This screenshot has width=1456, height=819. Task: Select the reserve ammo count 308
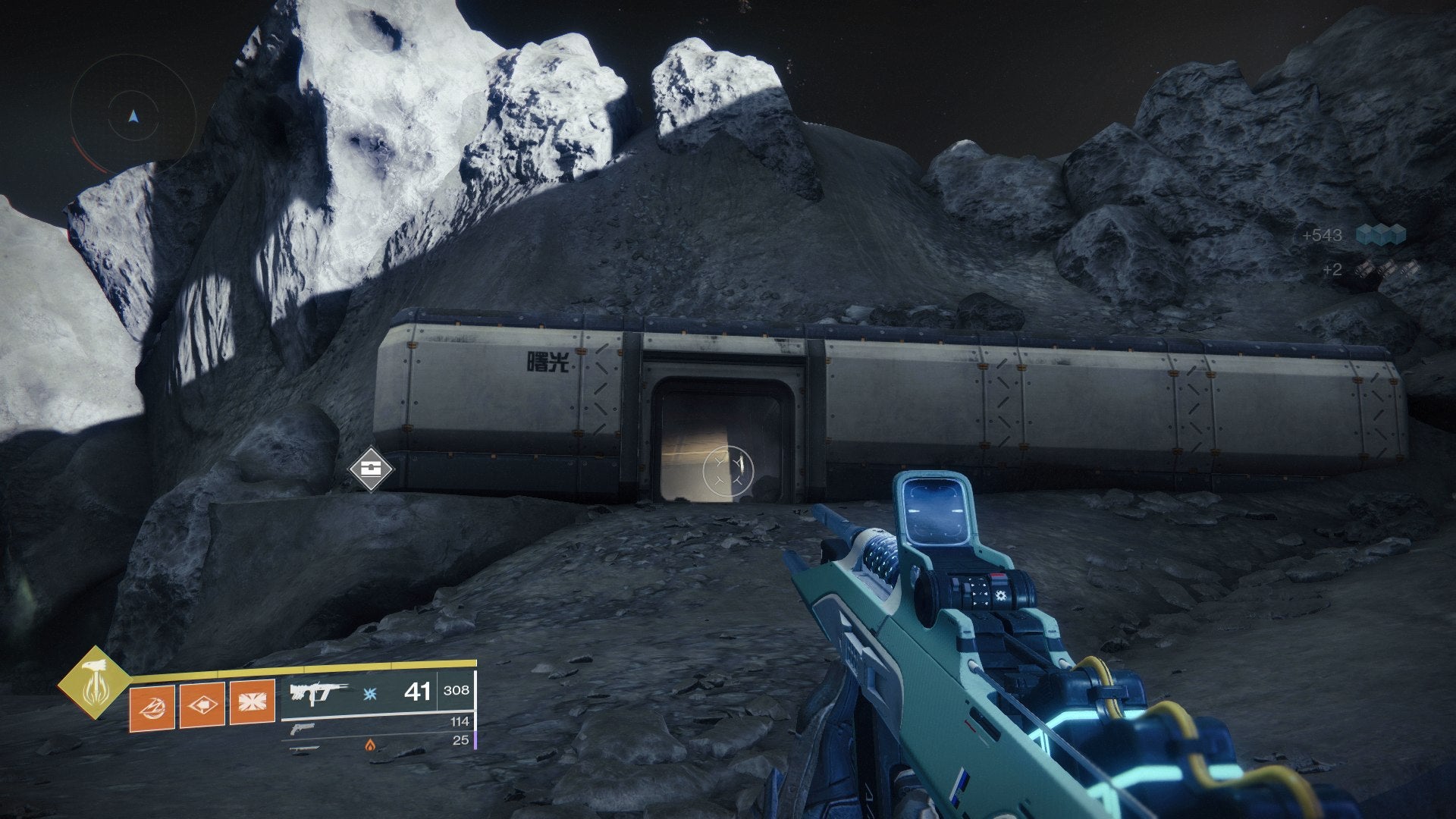point(457,691)
